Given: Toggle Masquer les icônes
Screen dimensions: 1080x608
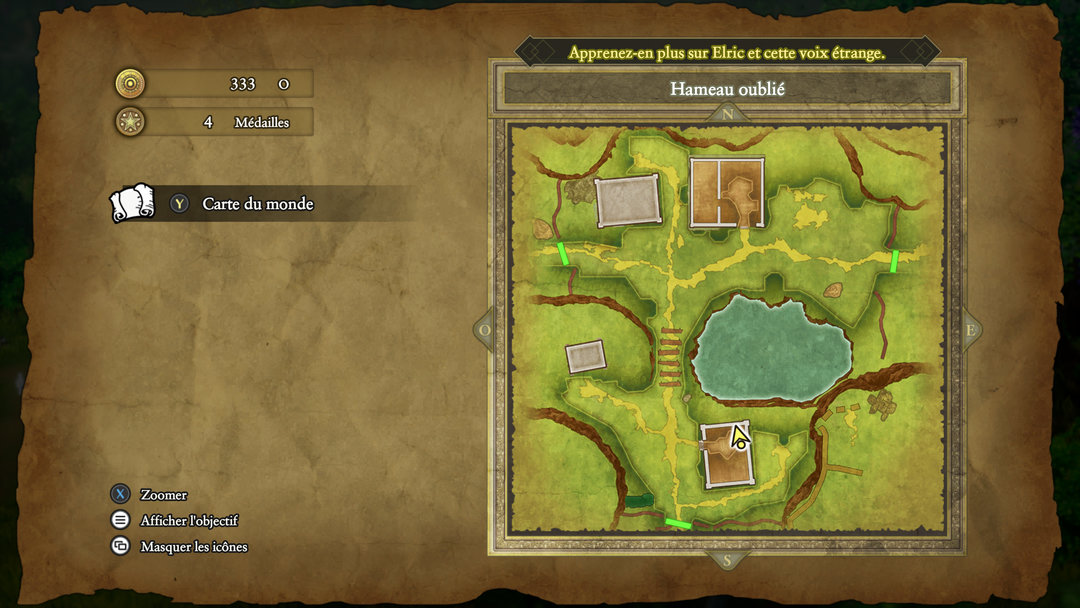Looking at the screenshot, I should (193, 546).
